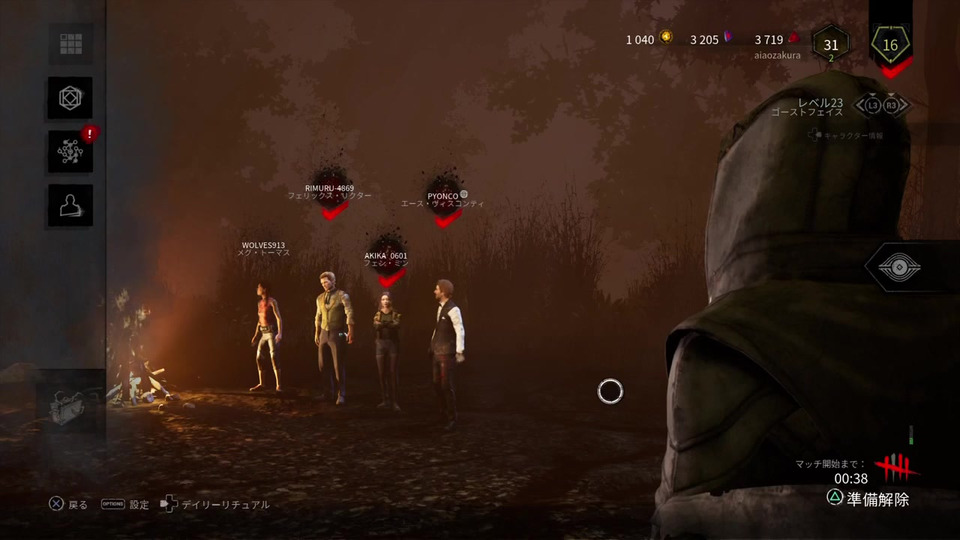Open the grid-shaped loadout menu icon

(70, 44)
